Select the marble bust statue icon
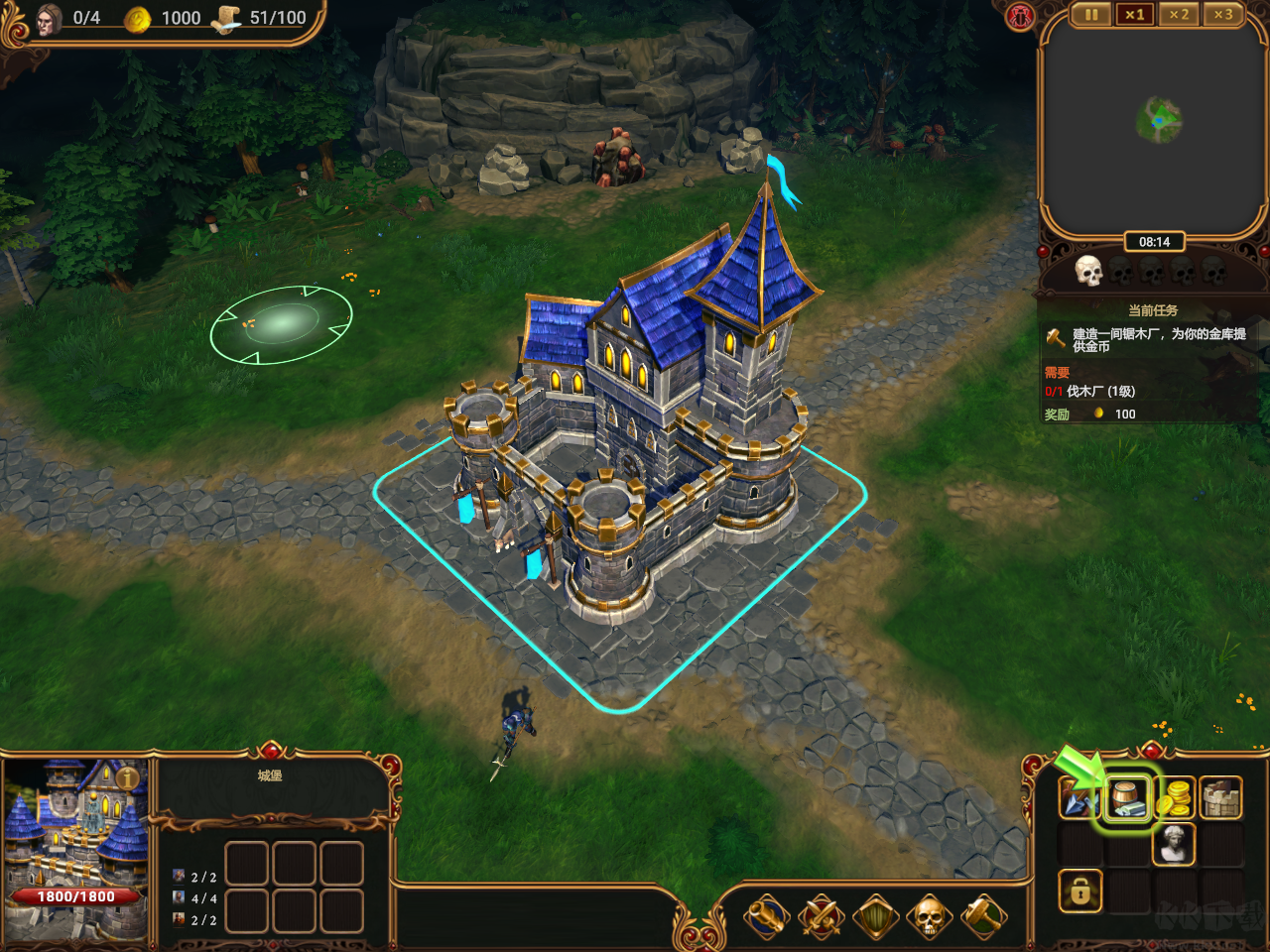Screen dimensions: 1270x952 point(1175,844)
